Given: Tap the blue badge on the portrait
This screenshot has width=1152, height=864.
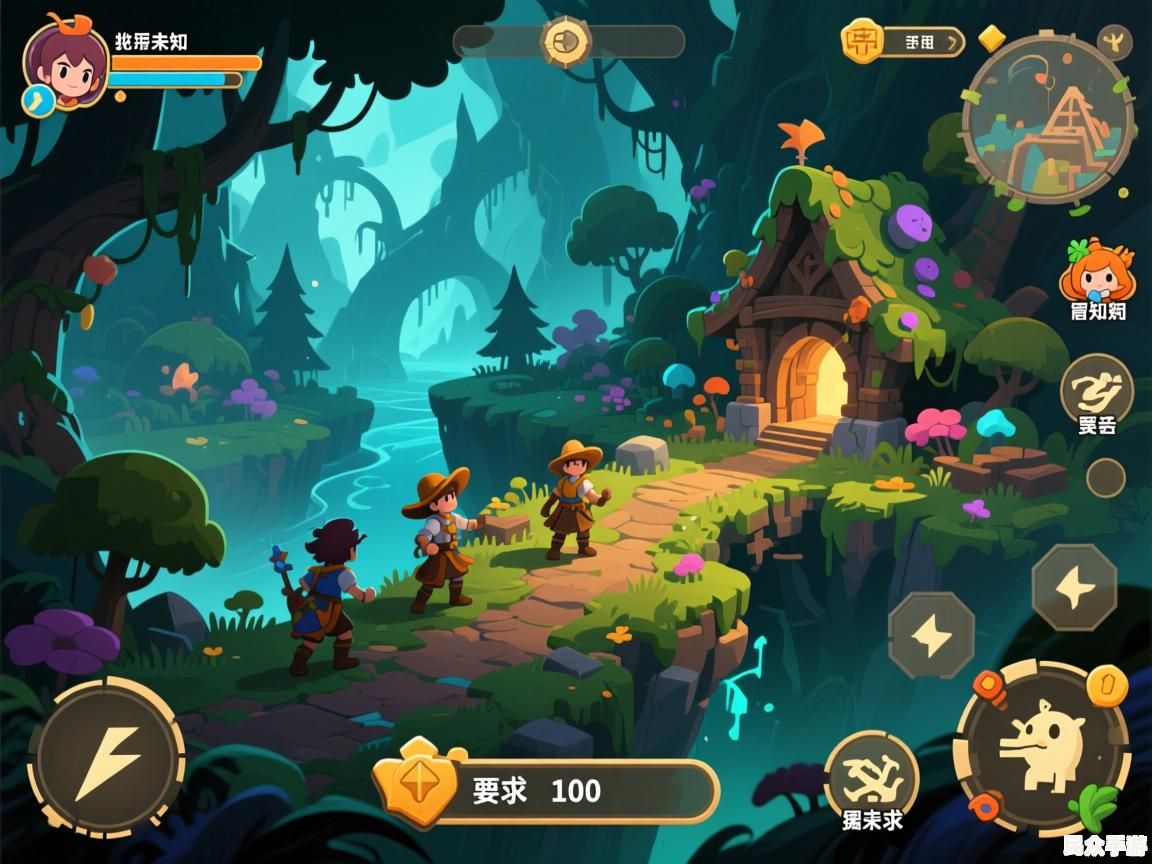Looking at the screenshot, I should click(38, 100).
